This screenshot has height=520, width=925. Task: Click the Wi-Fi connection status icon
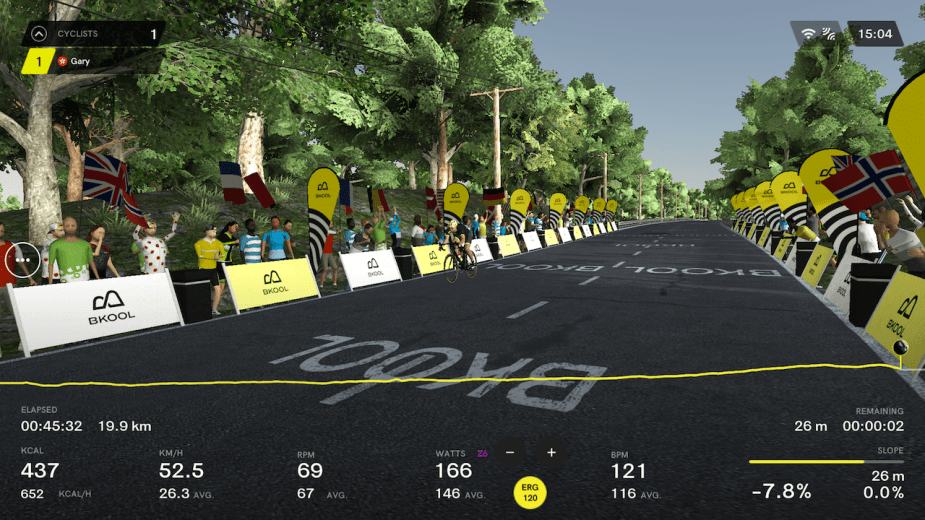point(809,34)
